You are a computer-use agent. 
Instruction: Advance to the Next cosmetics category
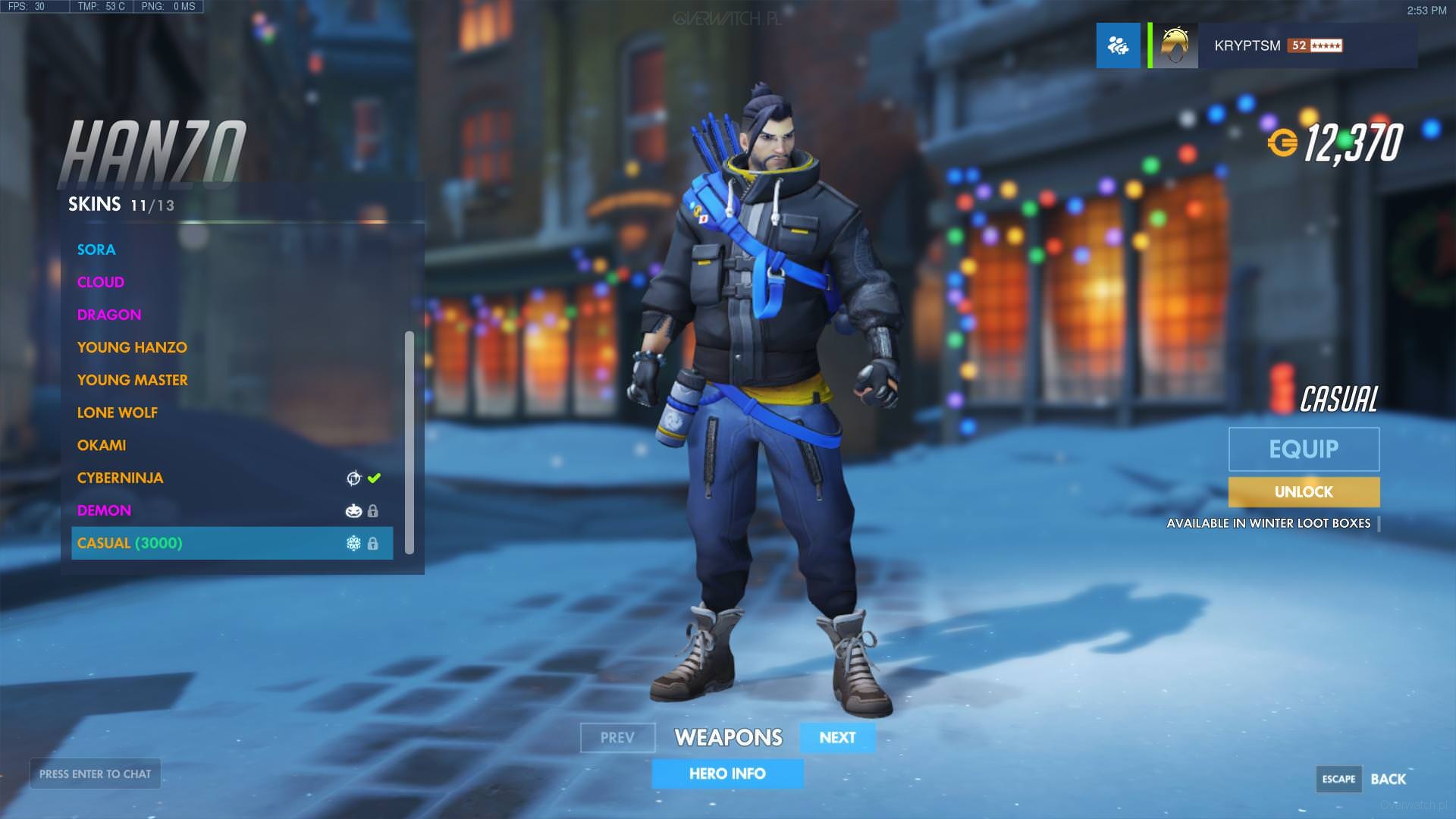(x=837, y=738)
